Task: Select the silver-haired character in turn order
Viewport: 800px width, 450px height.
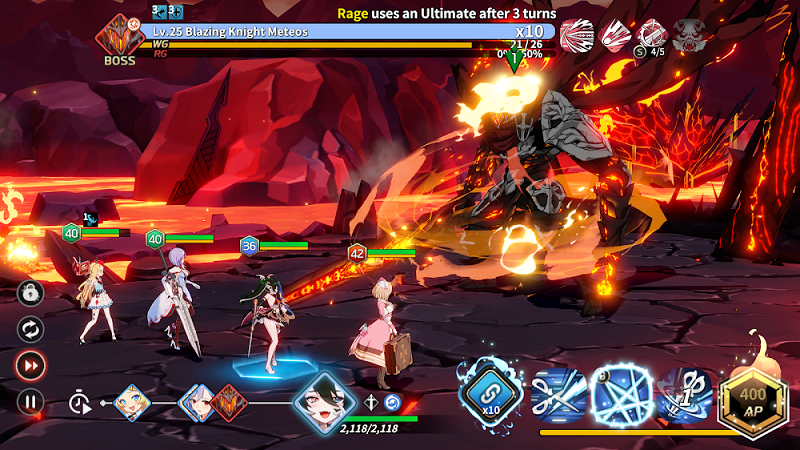Action: (197, 402)
